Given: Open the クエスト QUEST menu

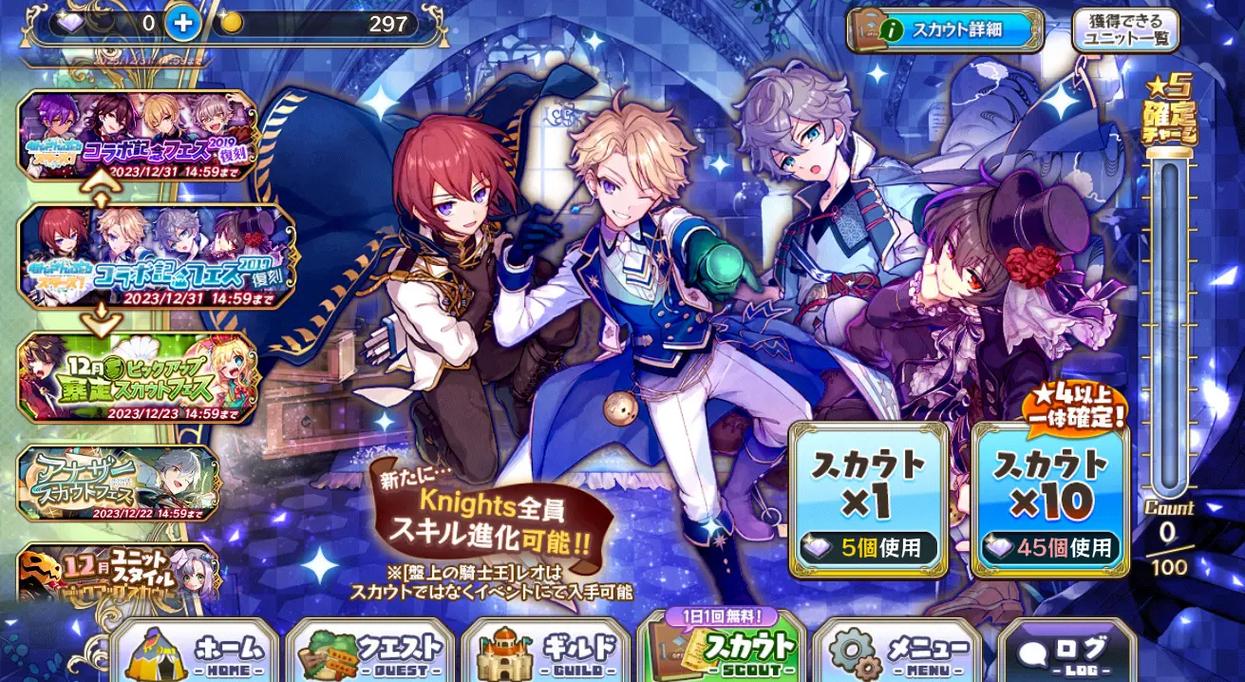Looking at the screenshot, I should pyautogui.click(x=371, y=652).
